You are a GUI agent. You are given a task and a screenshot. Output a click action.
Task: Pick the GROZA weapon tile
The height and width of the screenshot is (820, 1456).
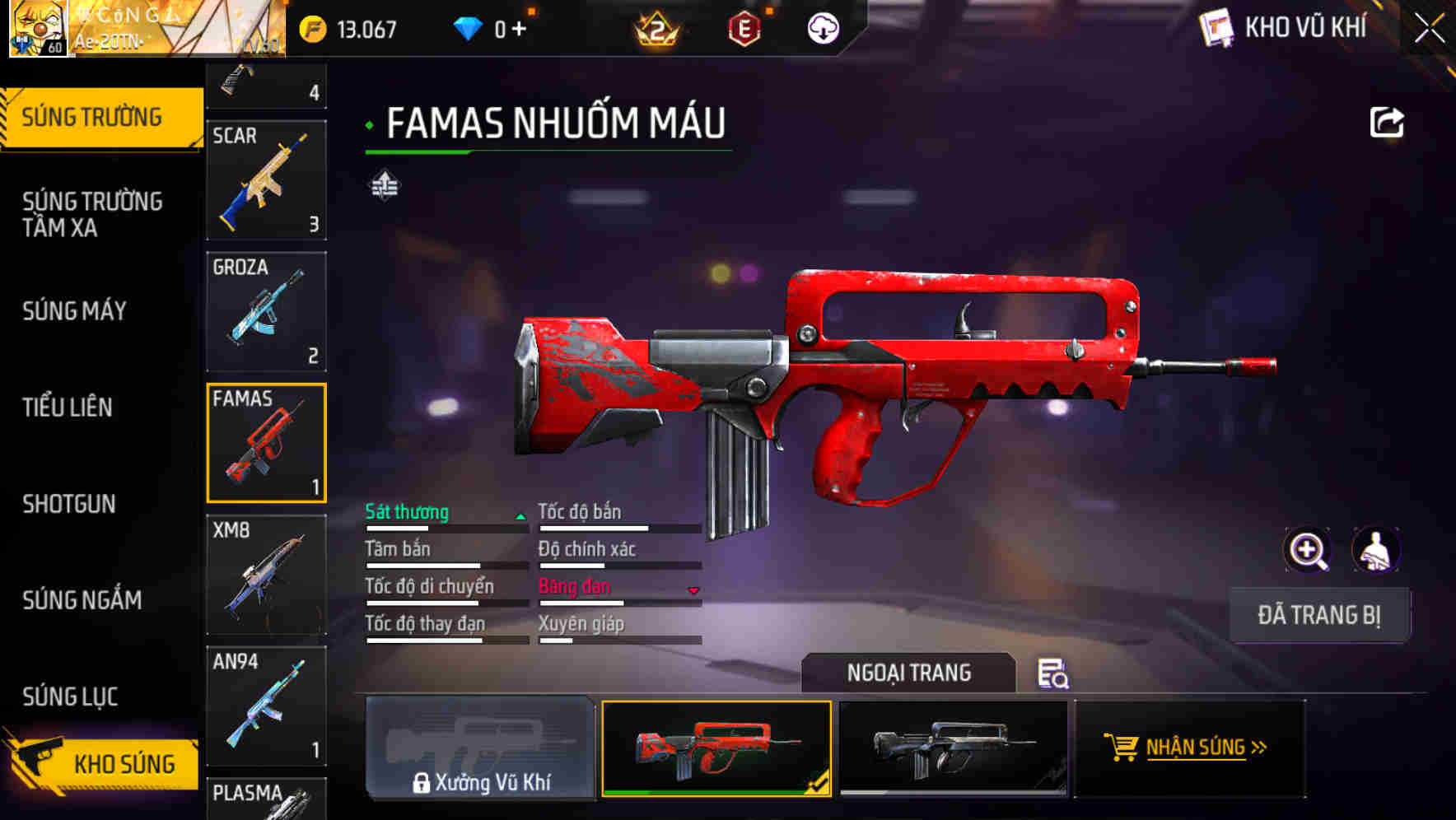pos(266,311)
